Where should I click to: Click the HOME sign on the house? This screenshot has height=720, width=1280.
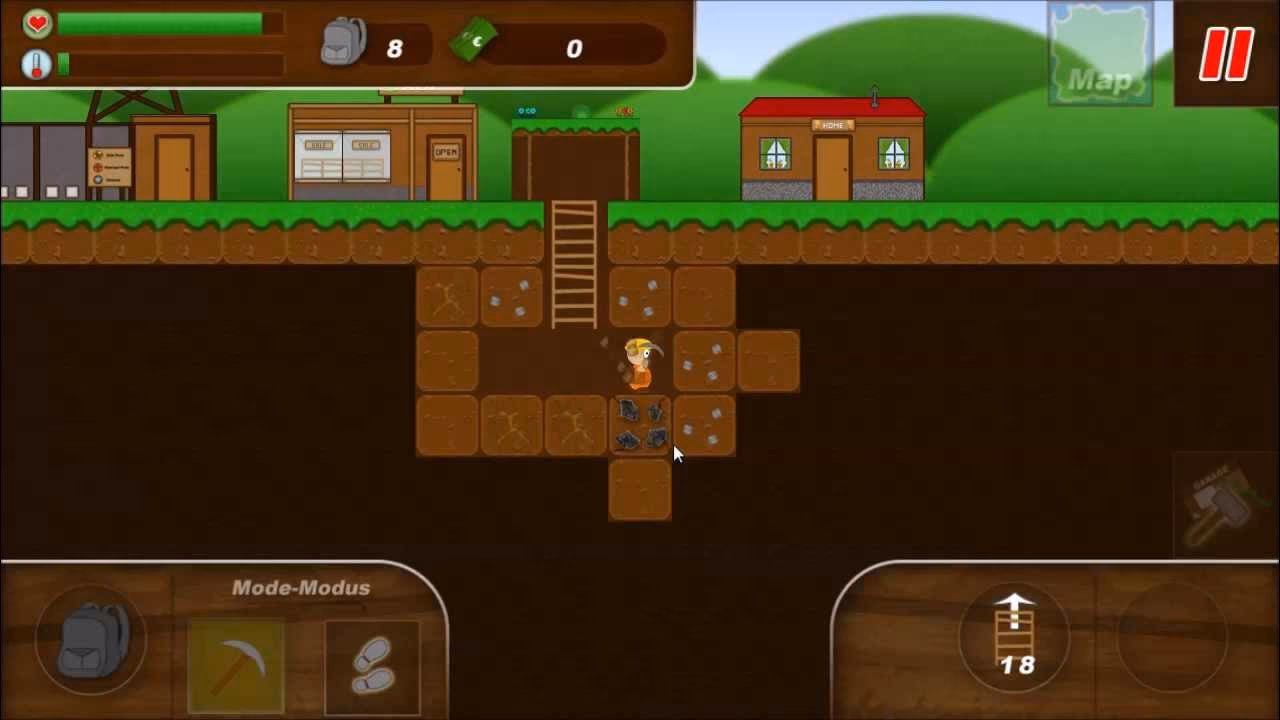[x=832, y=125]
